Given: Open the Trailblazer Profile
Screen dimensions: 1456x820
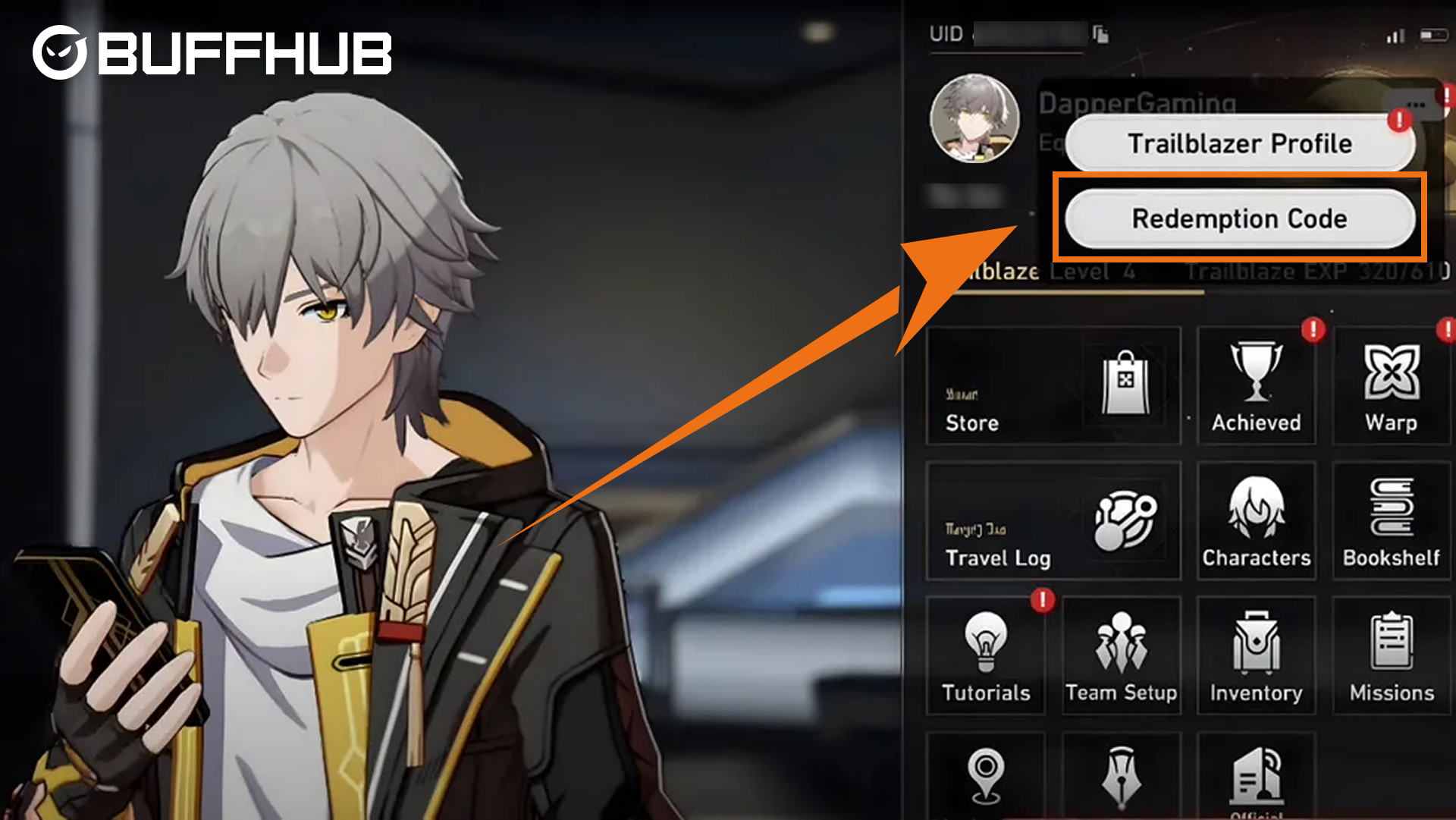Looking at the screenshot, I should [x=1239, y=143].
